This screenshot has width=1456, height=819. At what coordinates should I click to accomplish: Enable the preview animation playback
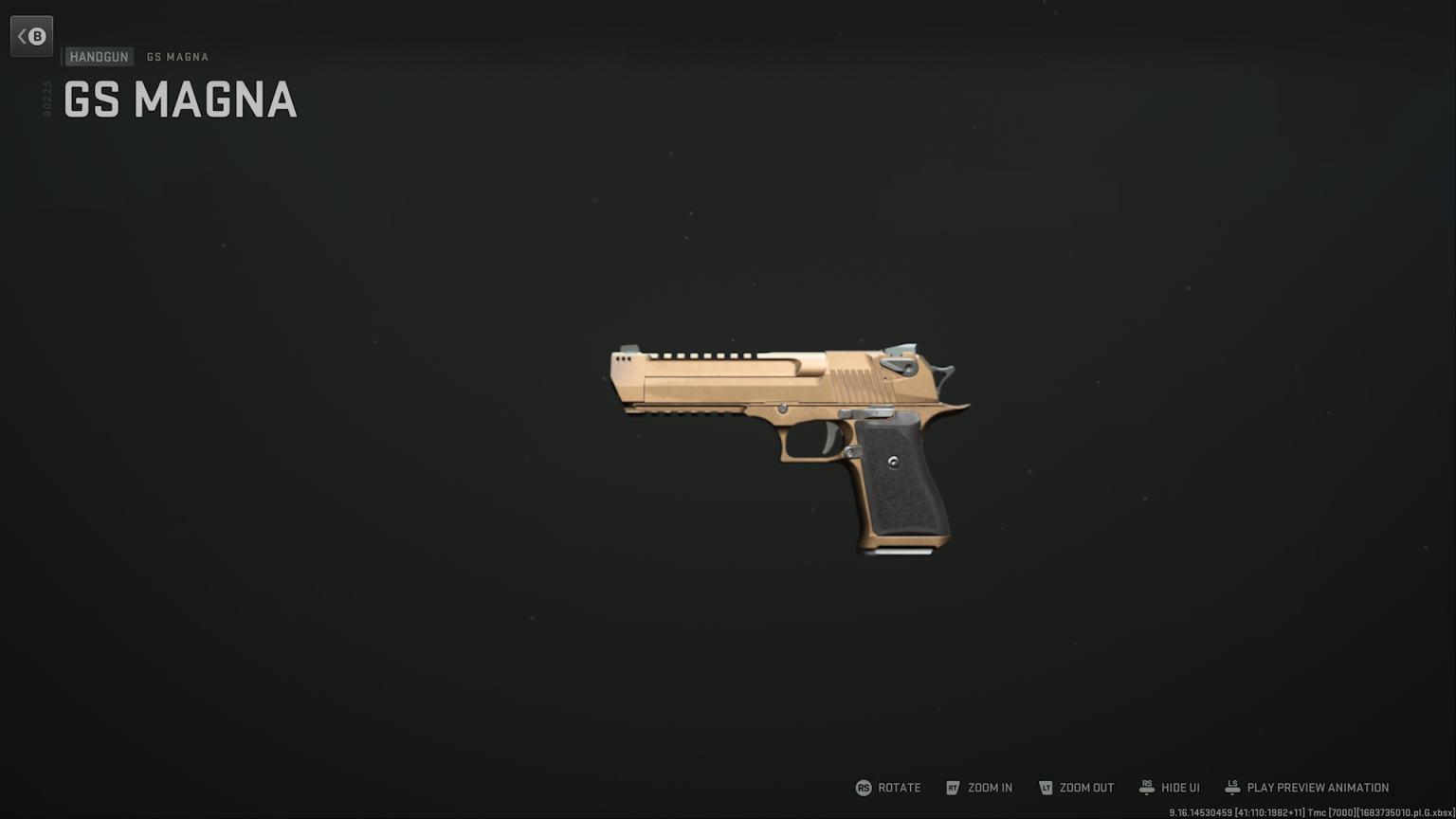tap(1306, 788)
